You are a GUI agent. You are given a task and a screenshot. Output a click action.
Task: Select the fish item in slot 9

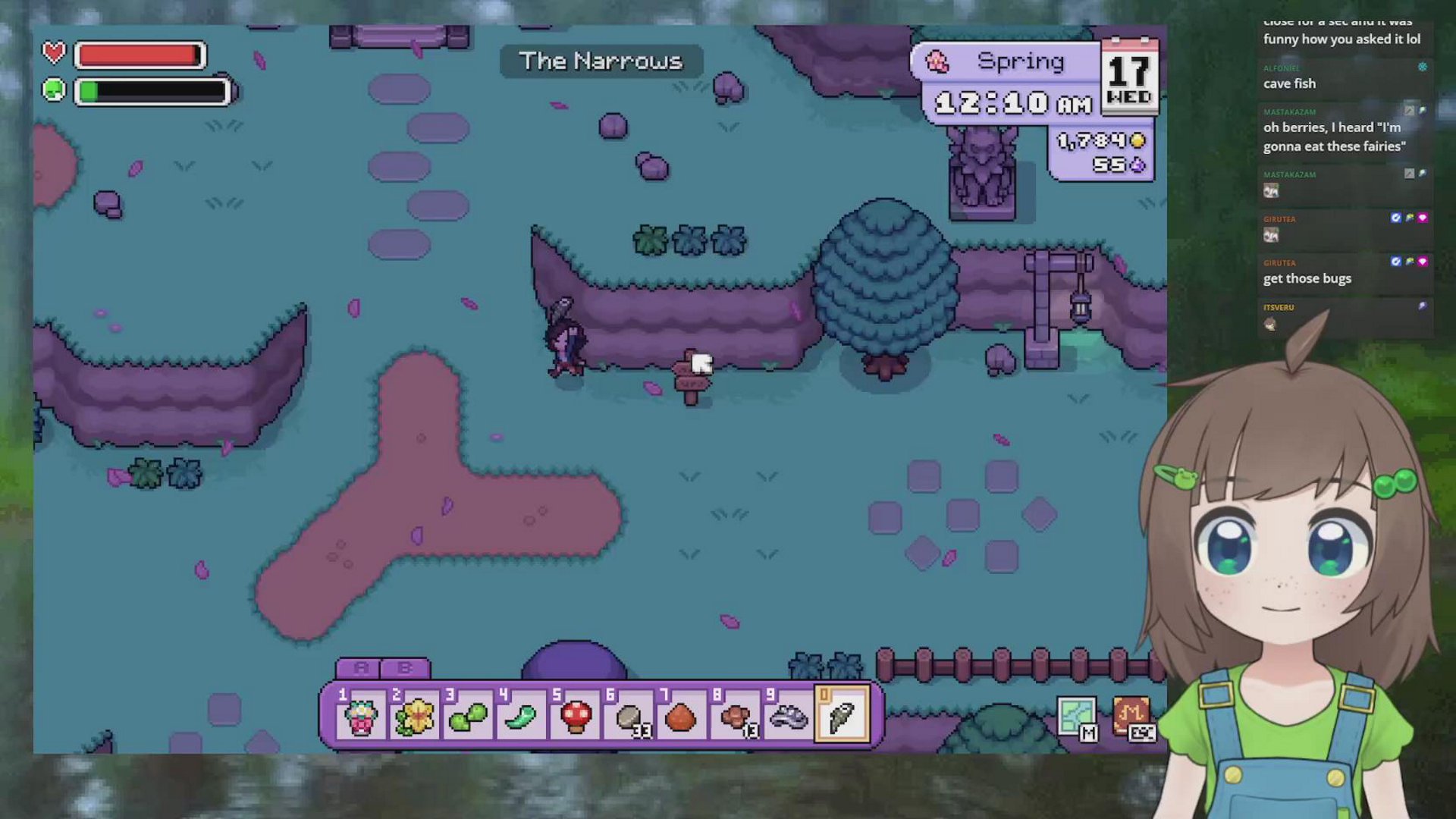(789, 716)
